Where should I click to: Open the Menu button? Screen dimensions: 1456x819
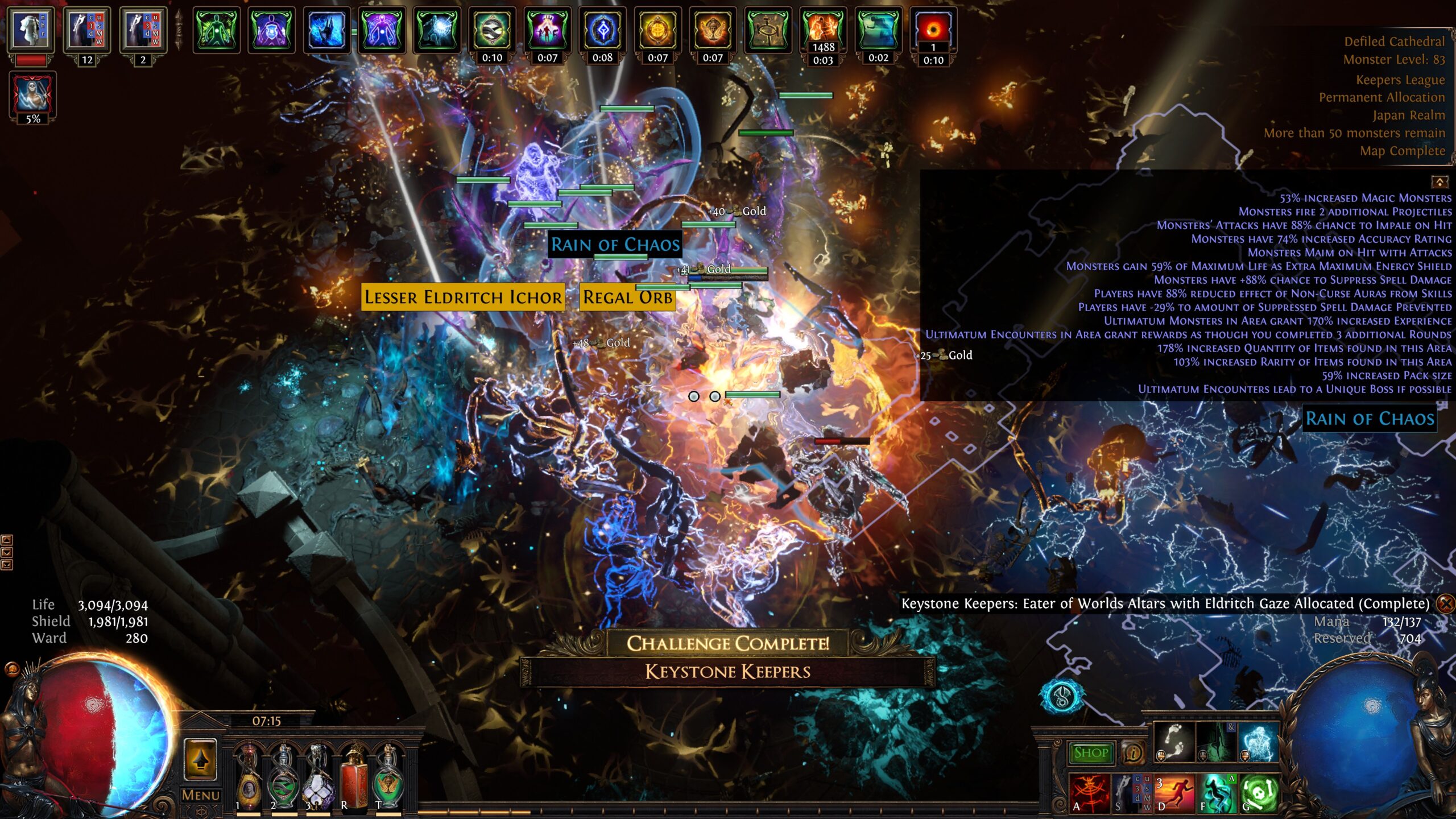[x=200, y=795]
